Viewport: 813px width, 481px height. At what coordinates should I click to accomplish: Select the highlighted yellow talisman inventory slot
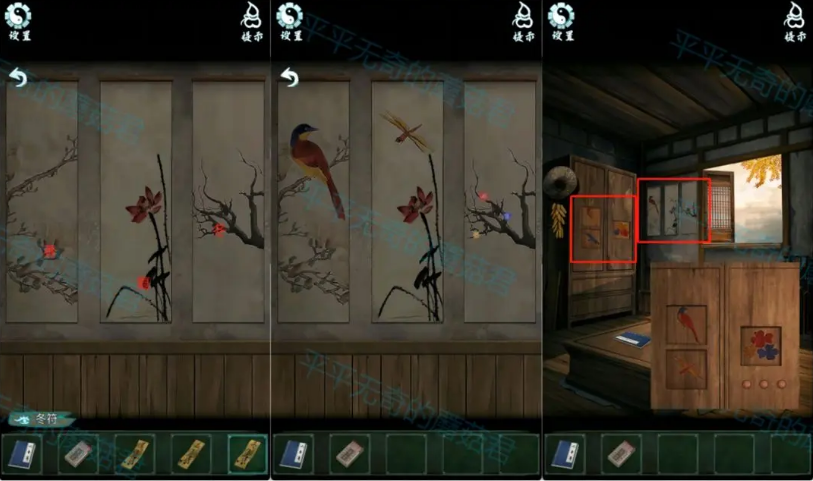[x=246, y=453]
